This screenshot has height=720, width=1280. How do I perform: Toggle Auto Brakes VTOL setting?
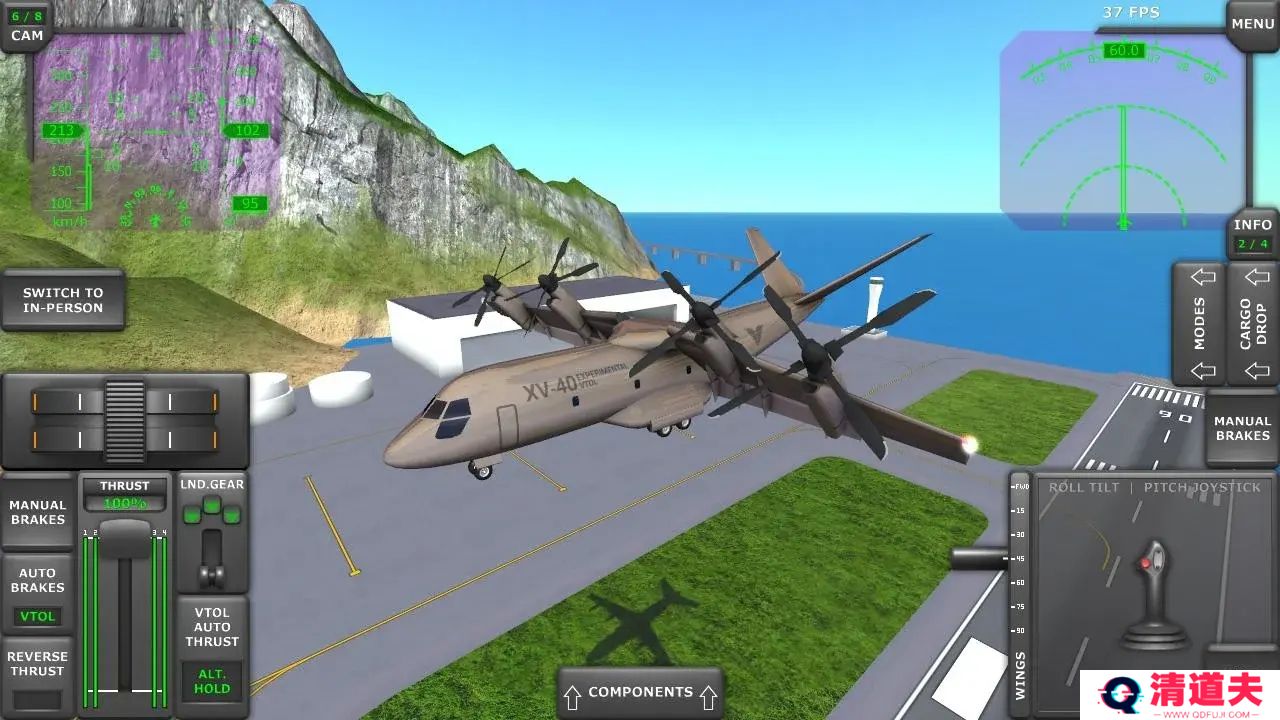38,594
